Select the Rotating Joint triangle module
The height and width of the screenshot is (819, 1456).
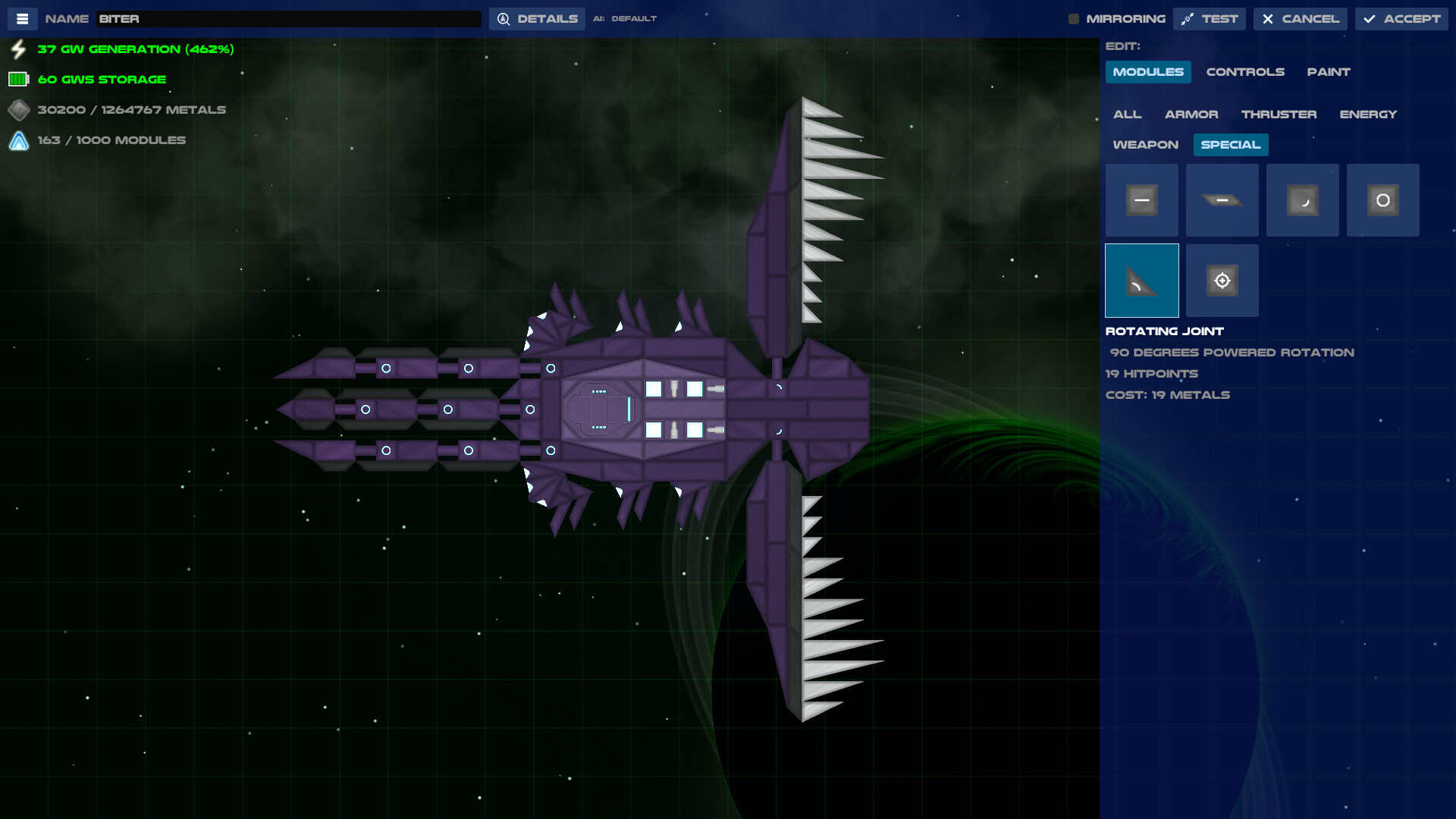[1141, 280]
